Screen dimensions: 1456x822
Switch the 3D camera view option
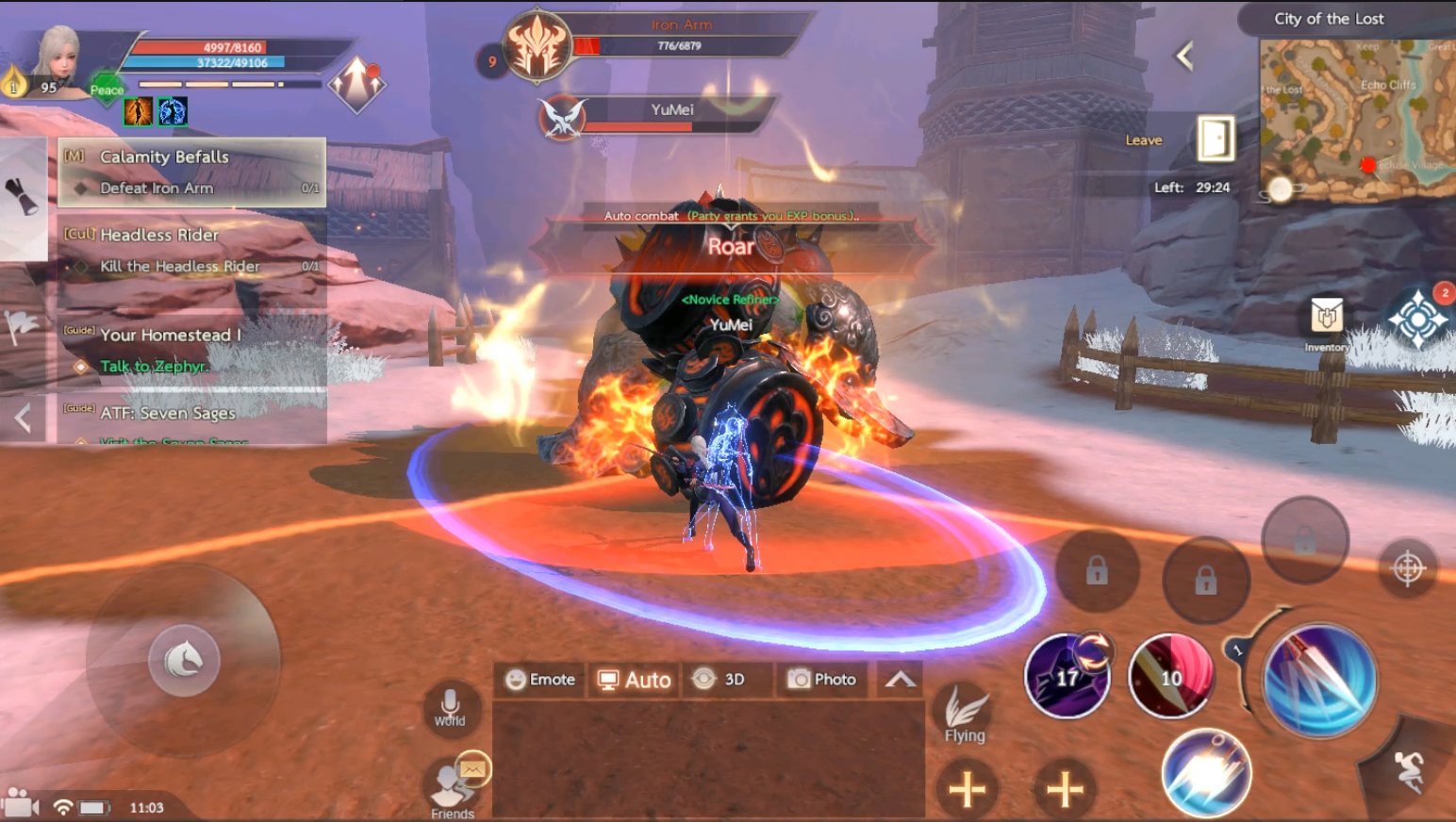coord(719,680)
